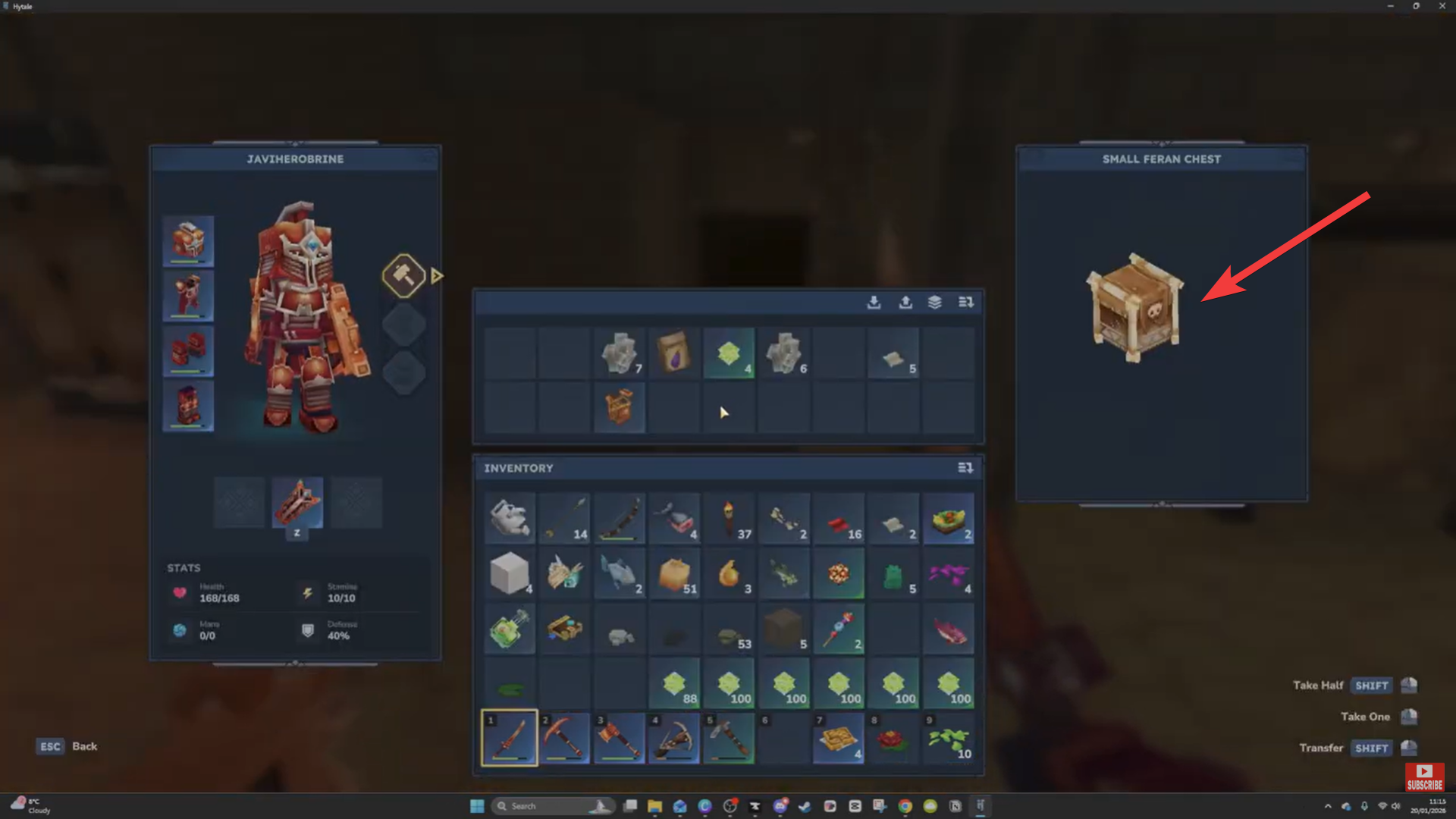The image size is (1456, 819).
Task: Quick stack matching items using layers icon
Action: [934, 302]
